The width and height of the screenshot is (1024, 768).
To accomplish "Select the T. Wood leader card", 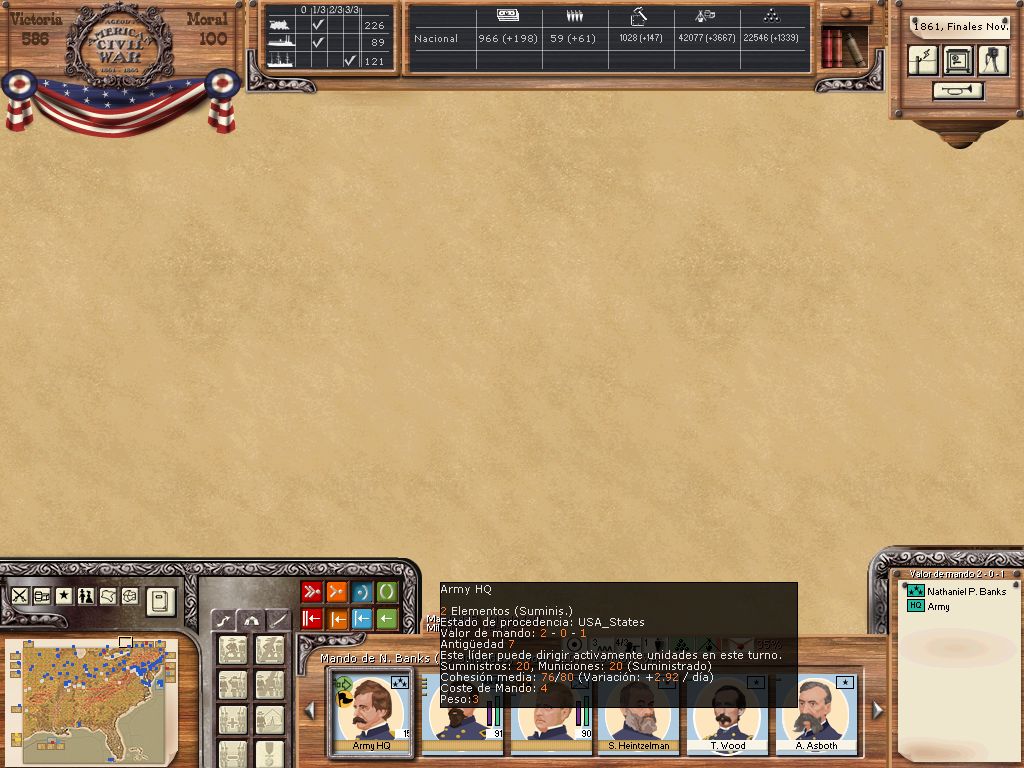I will coord(727,714).
